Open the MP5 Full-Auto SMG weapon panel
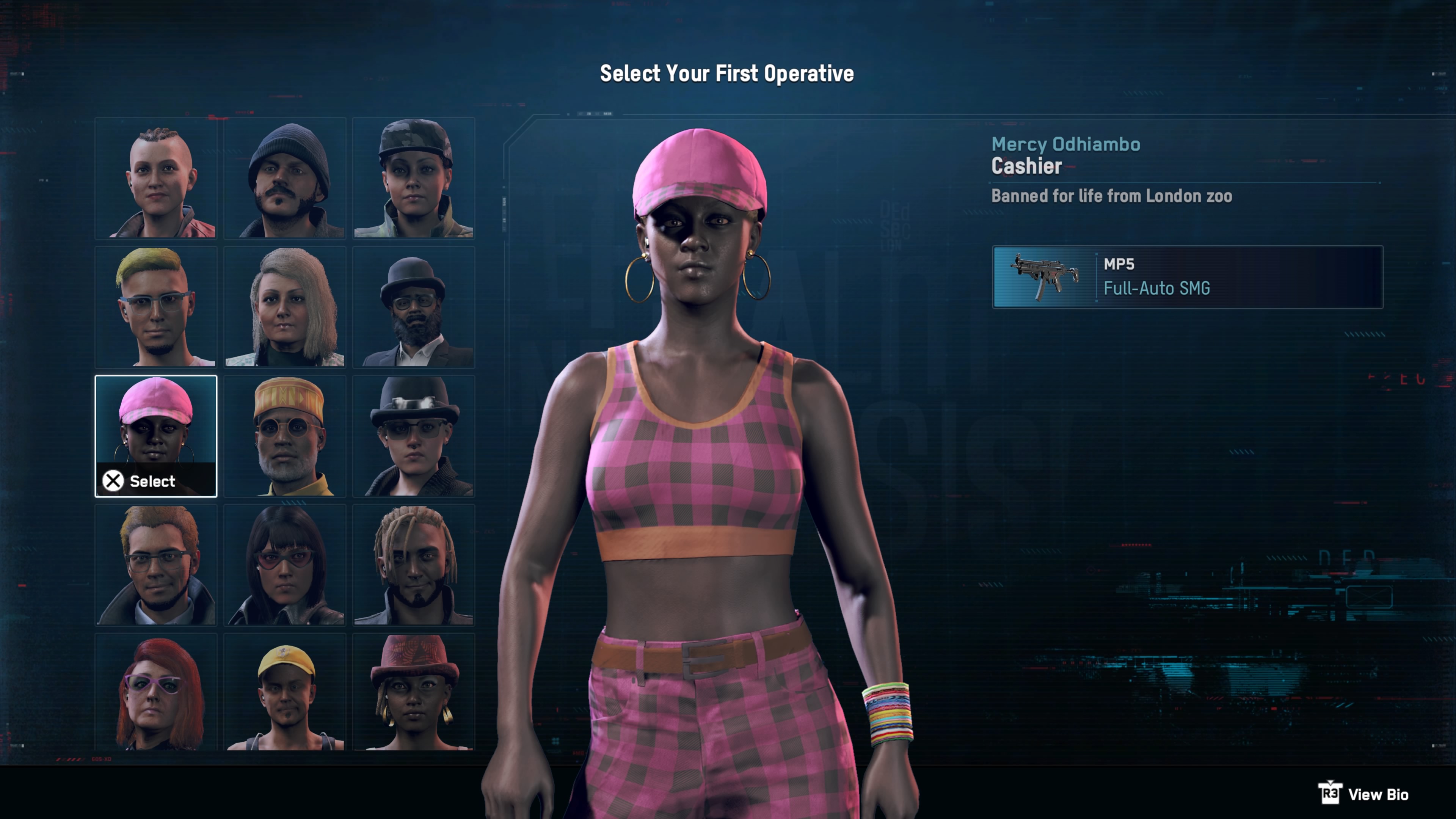Screen dimensions: 1456x819 pos(1188,277)
